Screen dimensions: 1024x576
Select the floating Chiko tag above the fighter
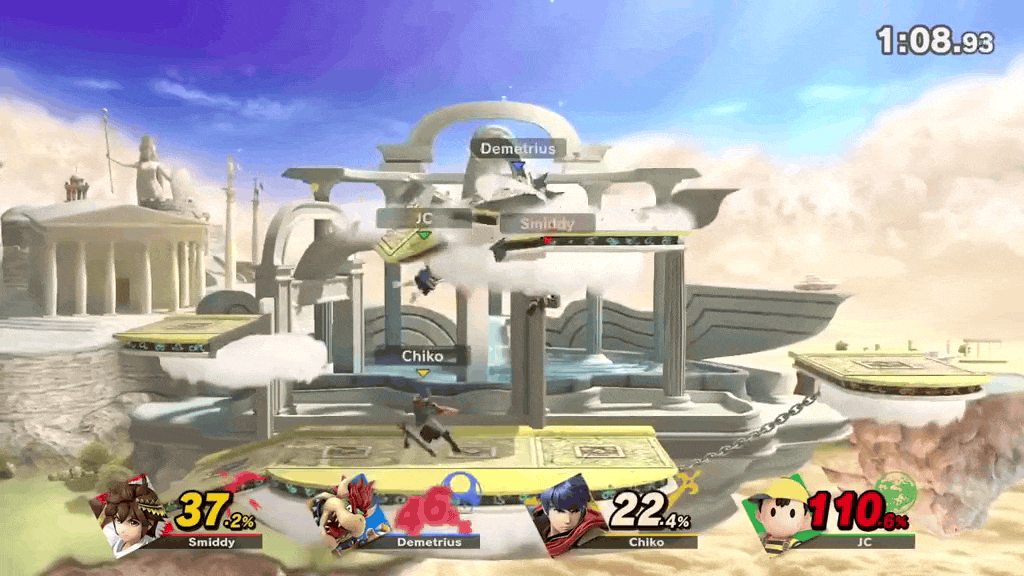point(422,356)
